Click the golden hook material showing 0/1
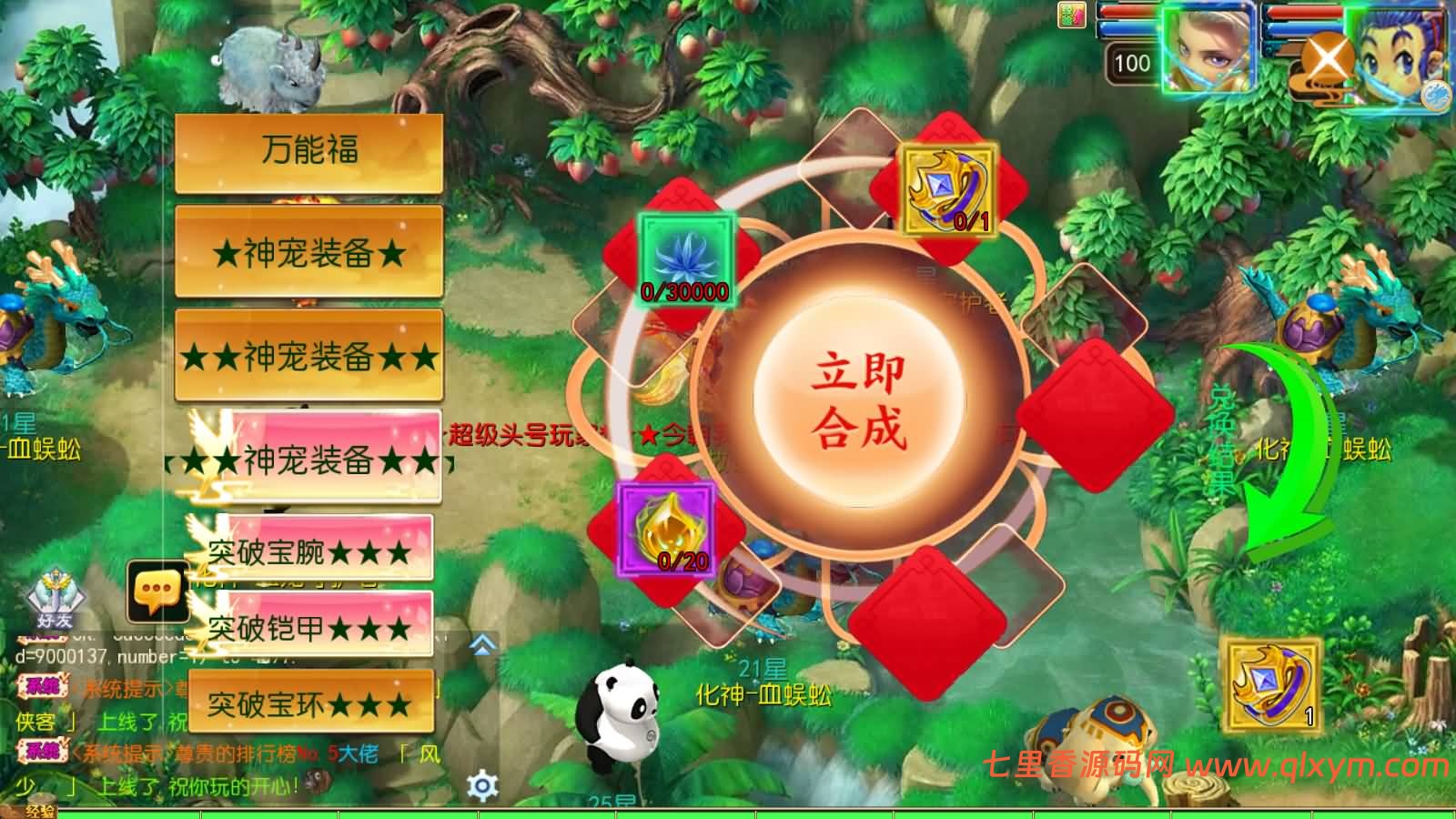This screenshot has height=819, width=1456. tap(948, 187)
